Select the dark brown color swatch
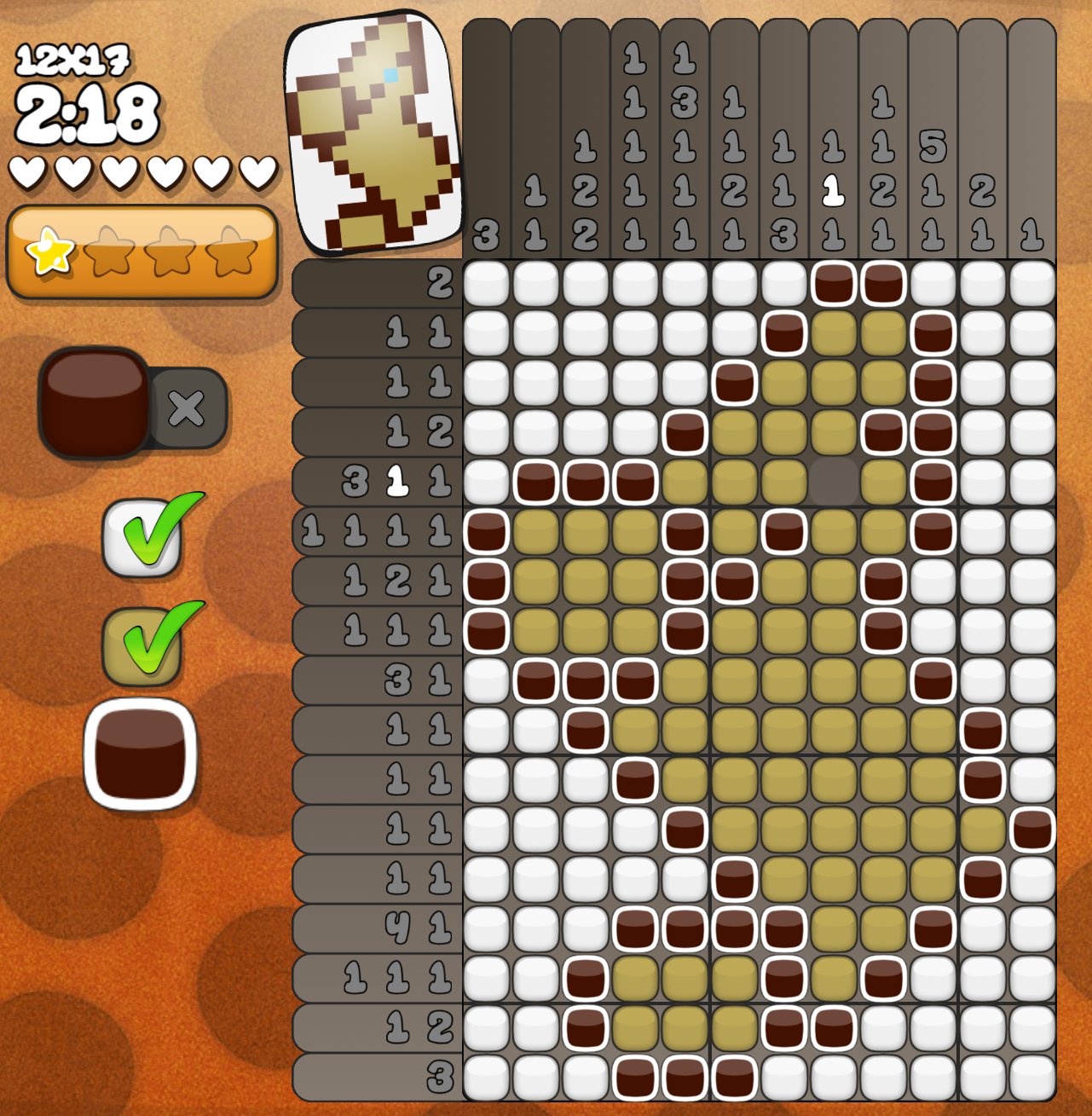This screenshot has height=1116, width=1092. (x=140, y=755)
